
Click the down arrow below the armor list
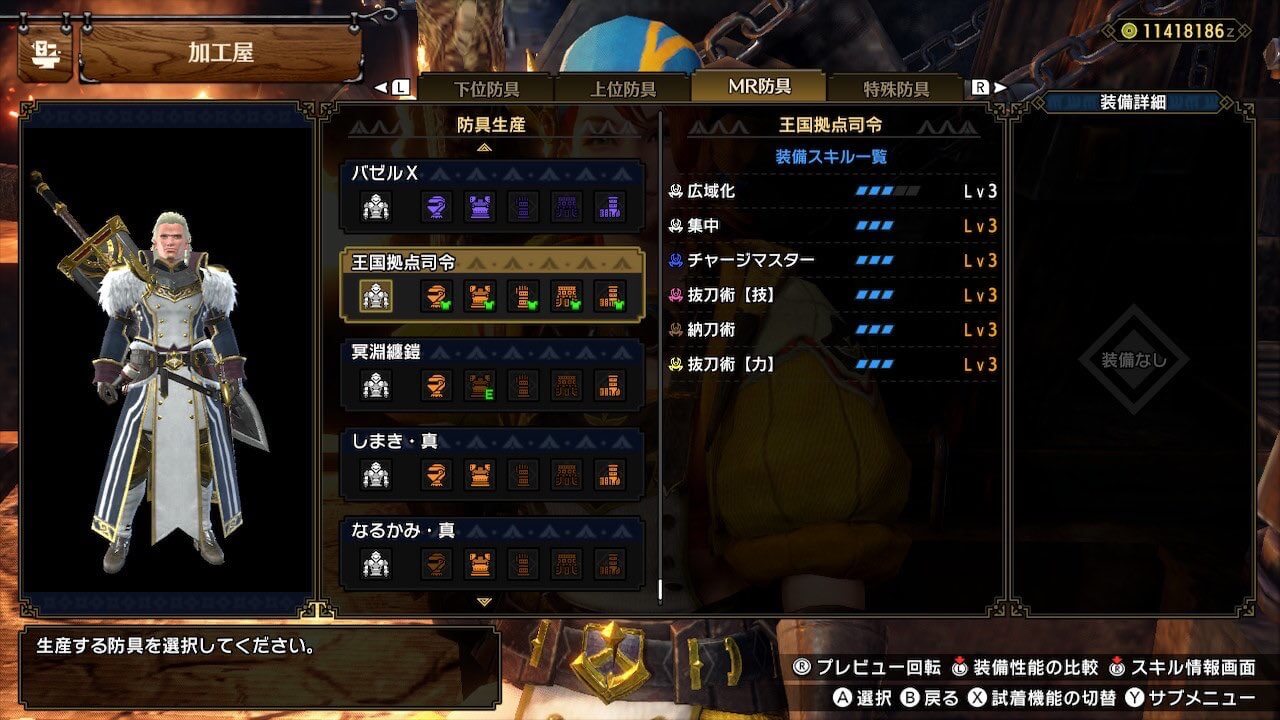[484, 602]
